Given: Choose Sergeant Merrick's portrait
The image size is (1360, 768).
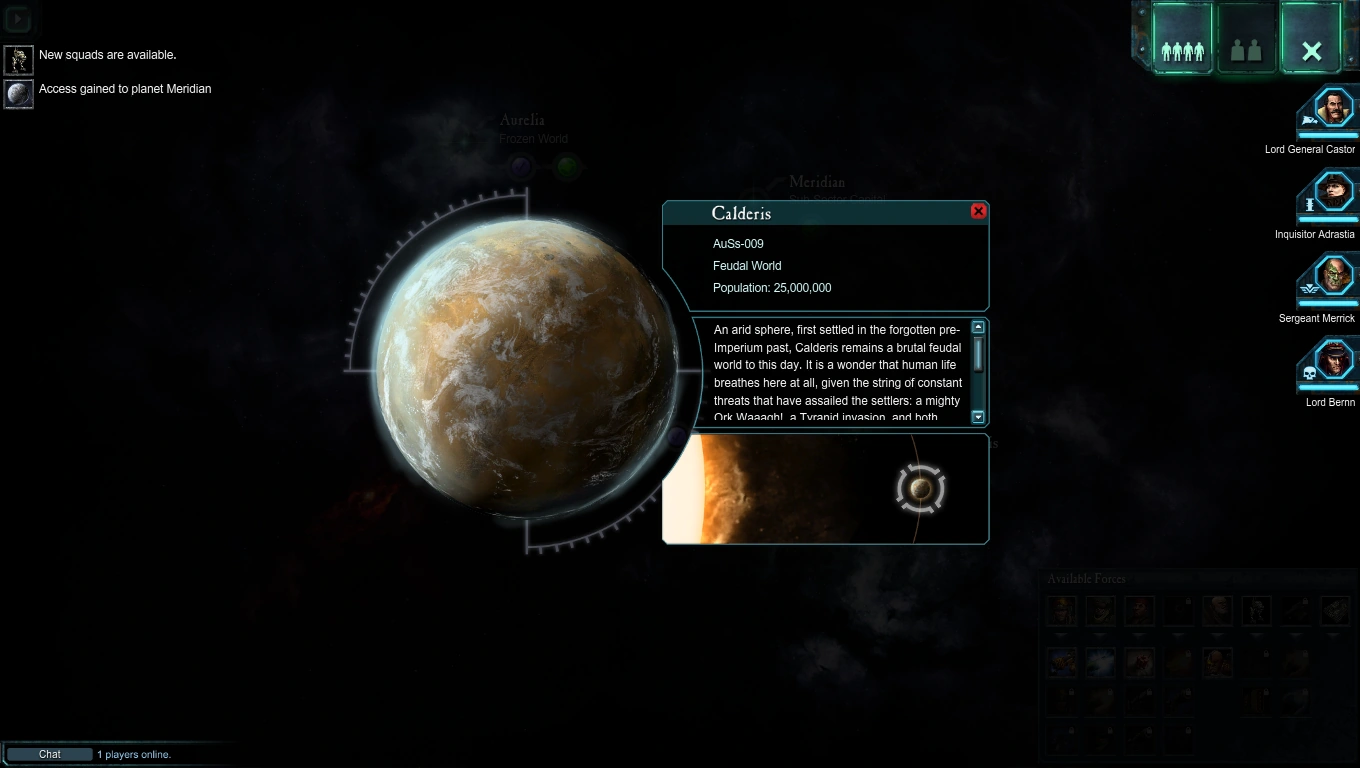Looking at the screenshot, I should 1333,276.
